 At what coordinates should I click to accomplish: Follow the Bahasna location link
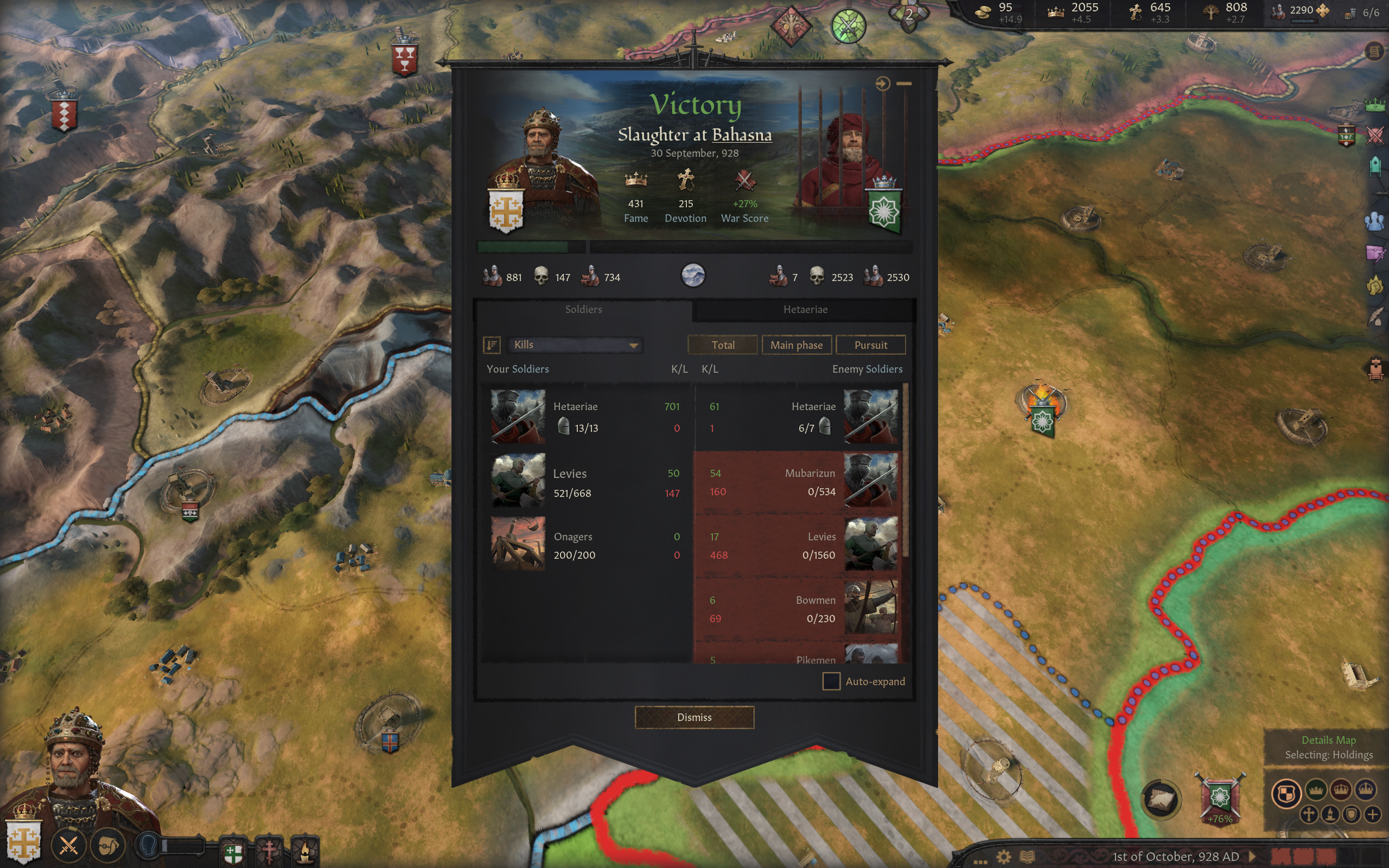point(742,135)
